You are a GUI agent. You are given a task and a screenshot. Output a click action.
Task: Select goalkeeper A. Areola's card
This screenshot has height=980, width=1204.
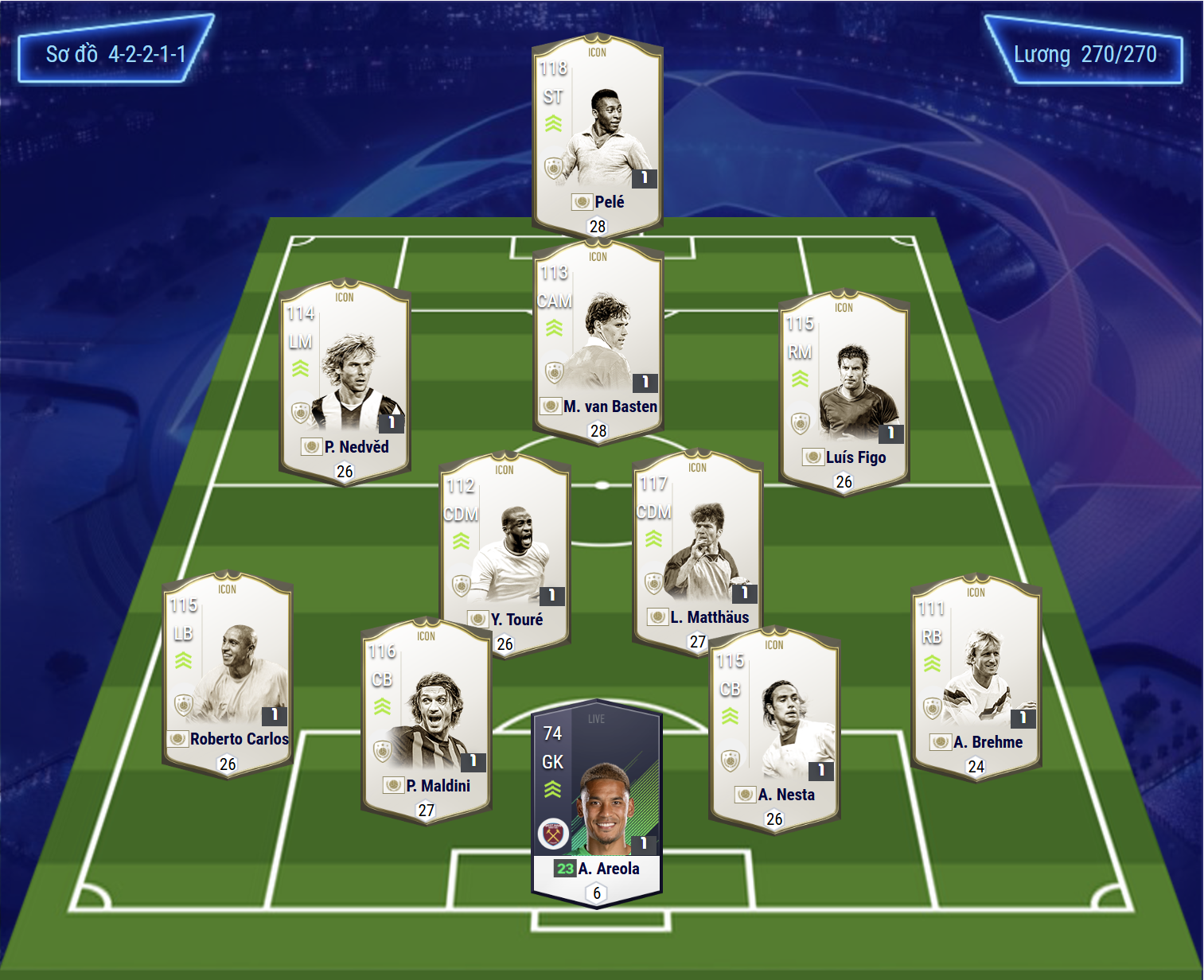pyautogui.click(x=597, y=803)
